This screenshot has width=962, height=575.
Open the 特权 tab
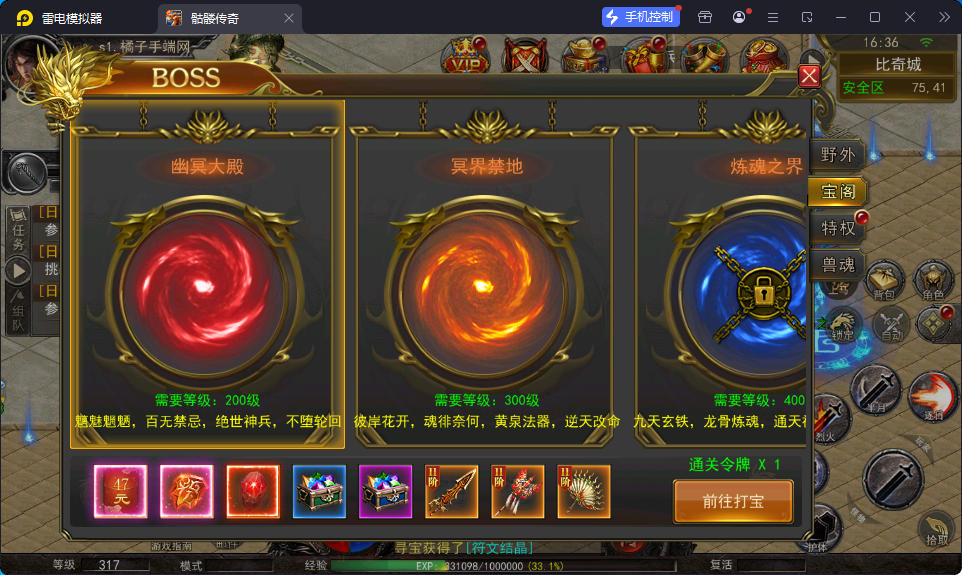(837, 228)
